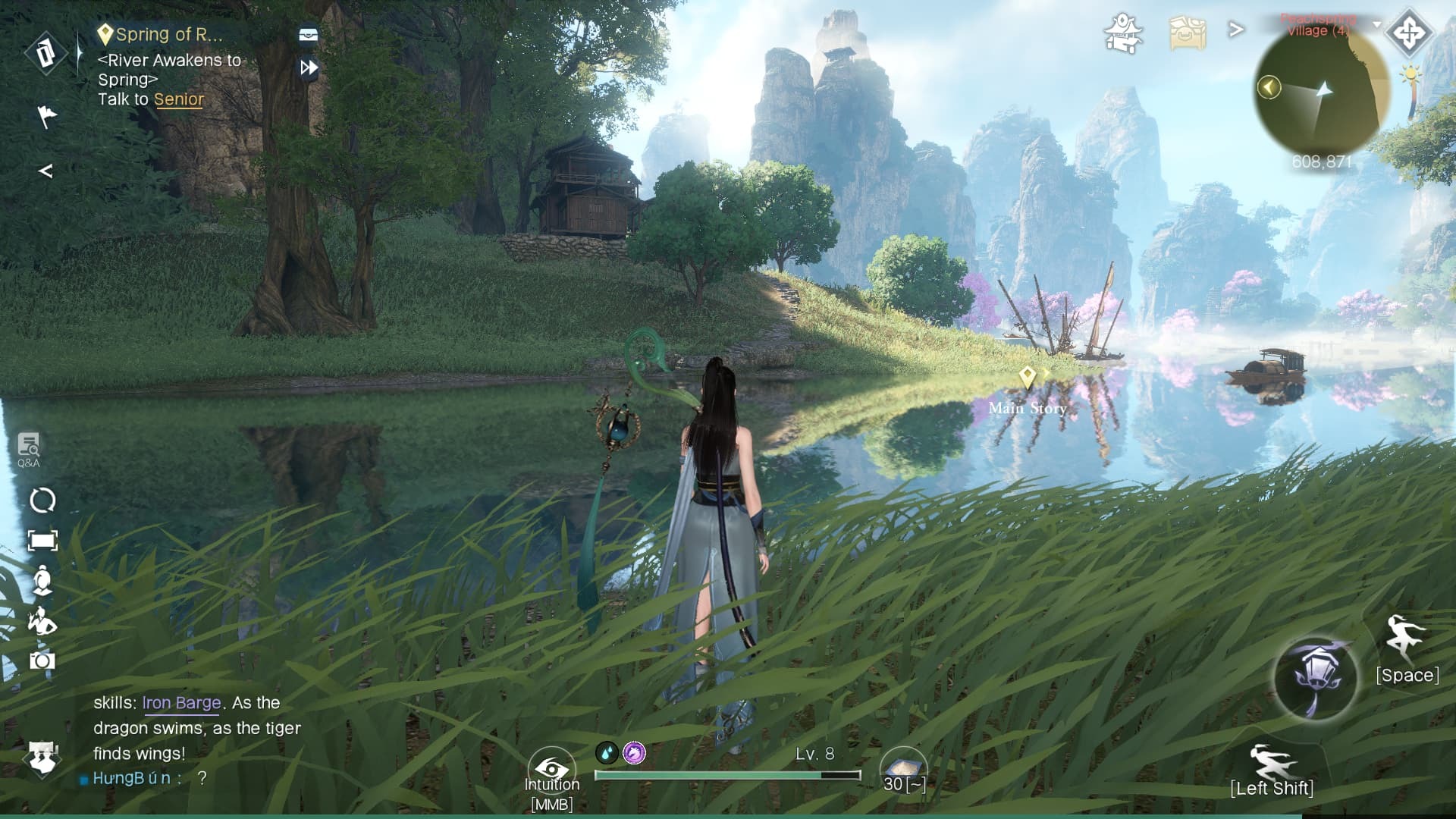This screenshot has height=819, width=1456.
Task: Click the fast-forward arrows beside the quest
Action: (309, 67)
